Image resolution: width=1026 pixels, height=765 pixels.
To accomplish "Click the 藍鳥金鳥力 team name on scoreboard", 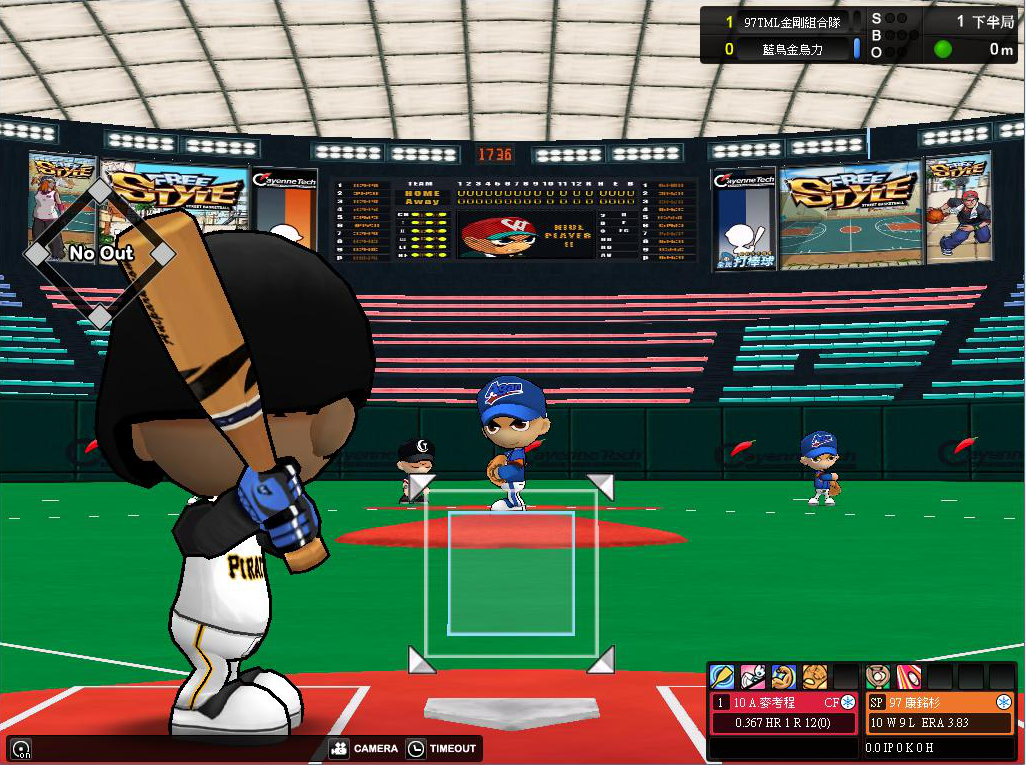I will coord(790,49).
